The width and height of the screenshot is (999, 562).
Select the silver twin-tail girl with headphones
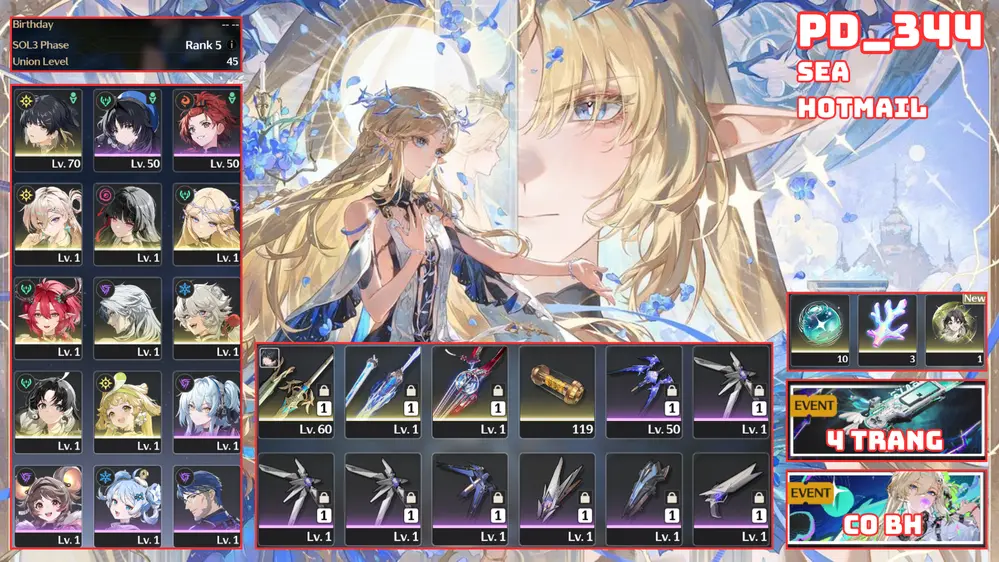coord(207,411)
